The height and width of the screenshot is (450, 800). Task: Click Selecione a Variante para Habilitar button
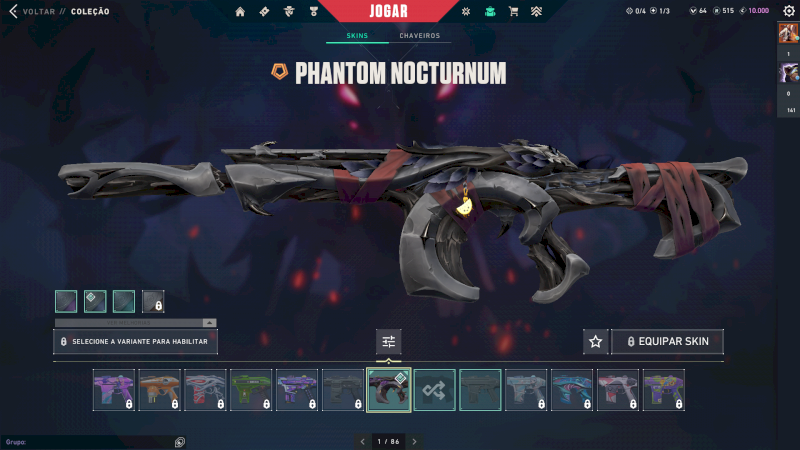point(135,342)
